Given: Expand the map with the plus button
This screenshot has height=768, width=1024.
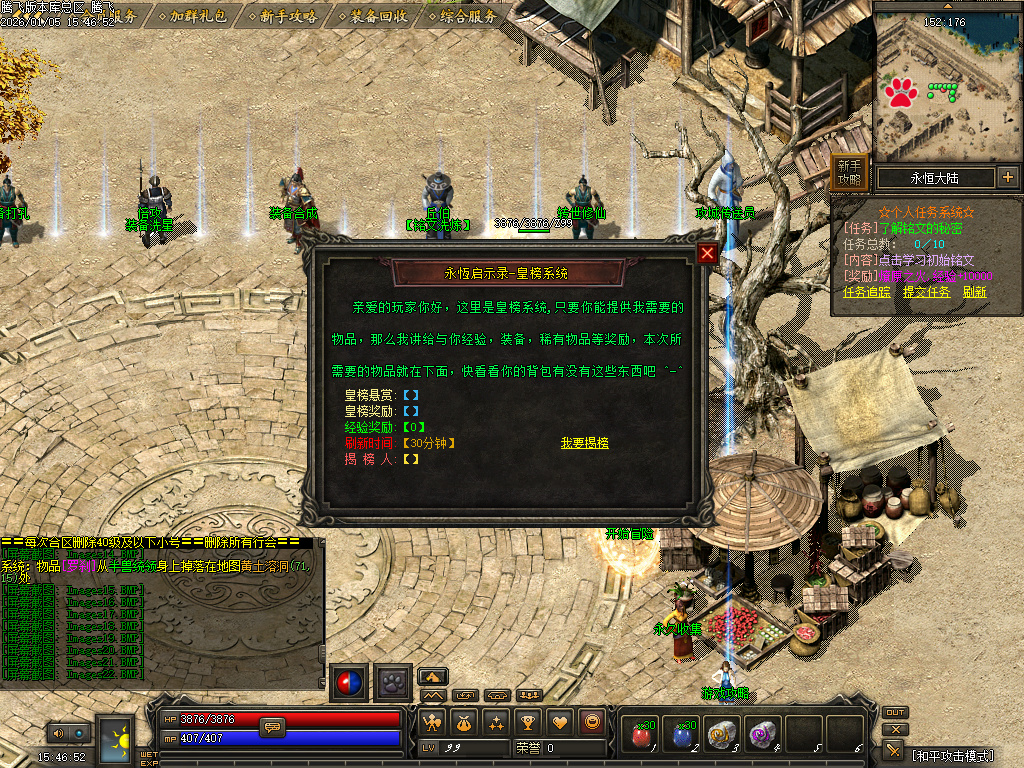Looking at the screenshot, I should [x=1007, y=178].
